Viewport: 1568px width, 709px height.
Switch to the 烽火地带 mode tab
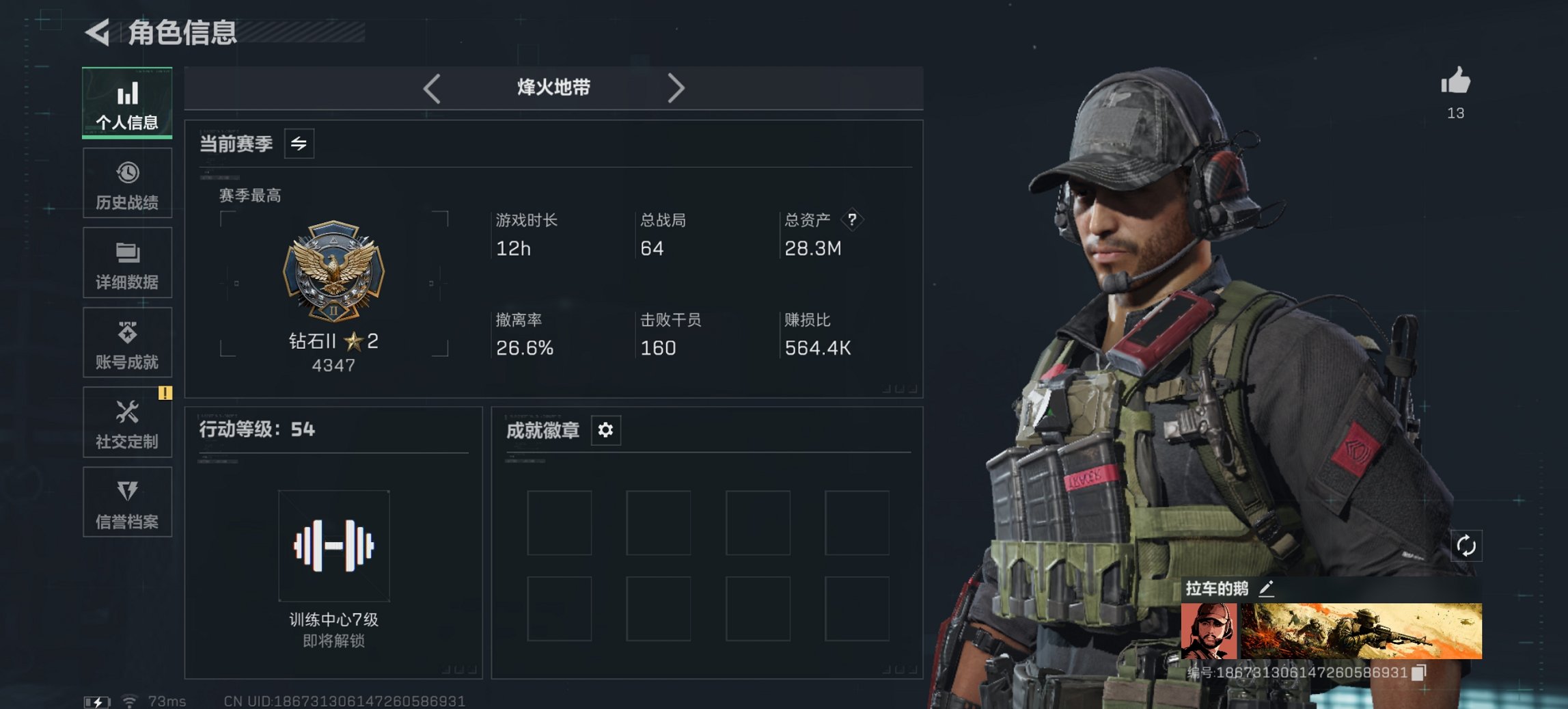pyautogui.click(x=552, y=88)
